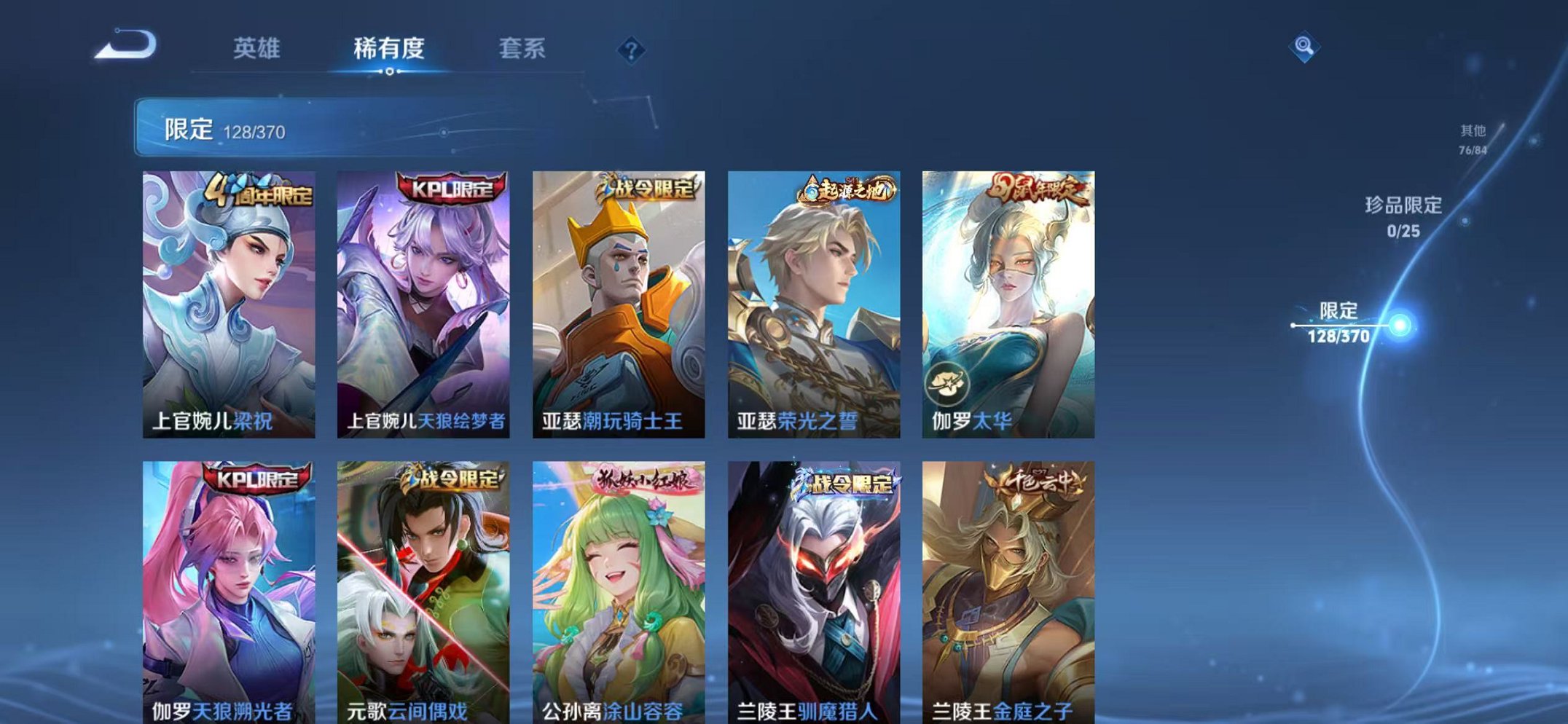Image resolution: width=1568 pixels, height=724 pixels.
Task: Click the help question mark icon
Action: point(633,50)
